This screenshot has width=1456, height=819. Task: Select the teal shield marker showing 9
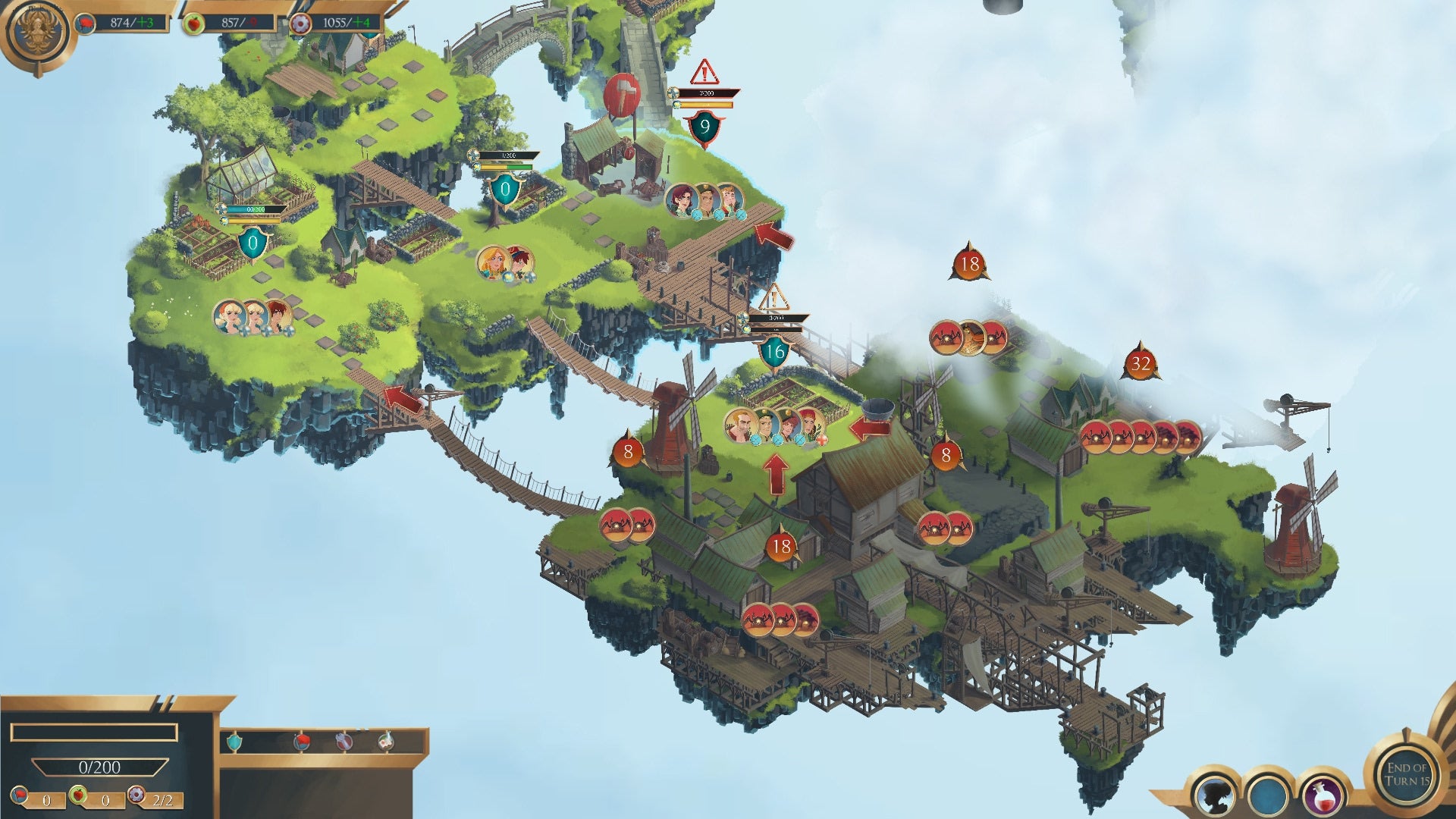(x=704, y=127)
